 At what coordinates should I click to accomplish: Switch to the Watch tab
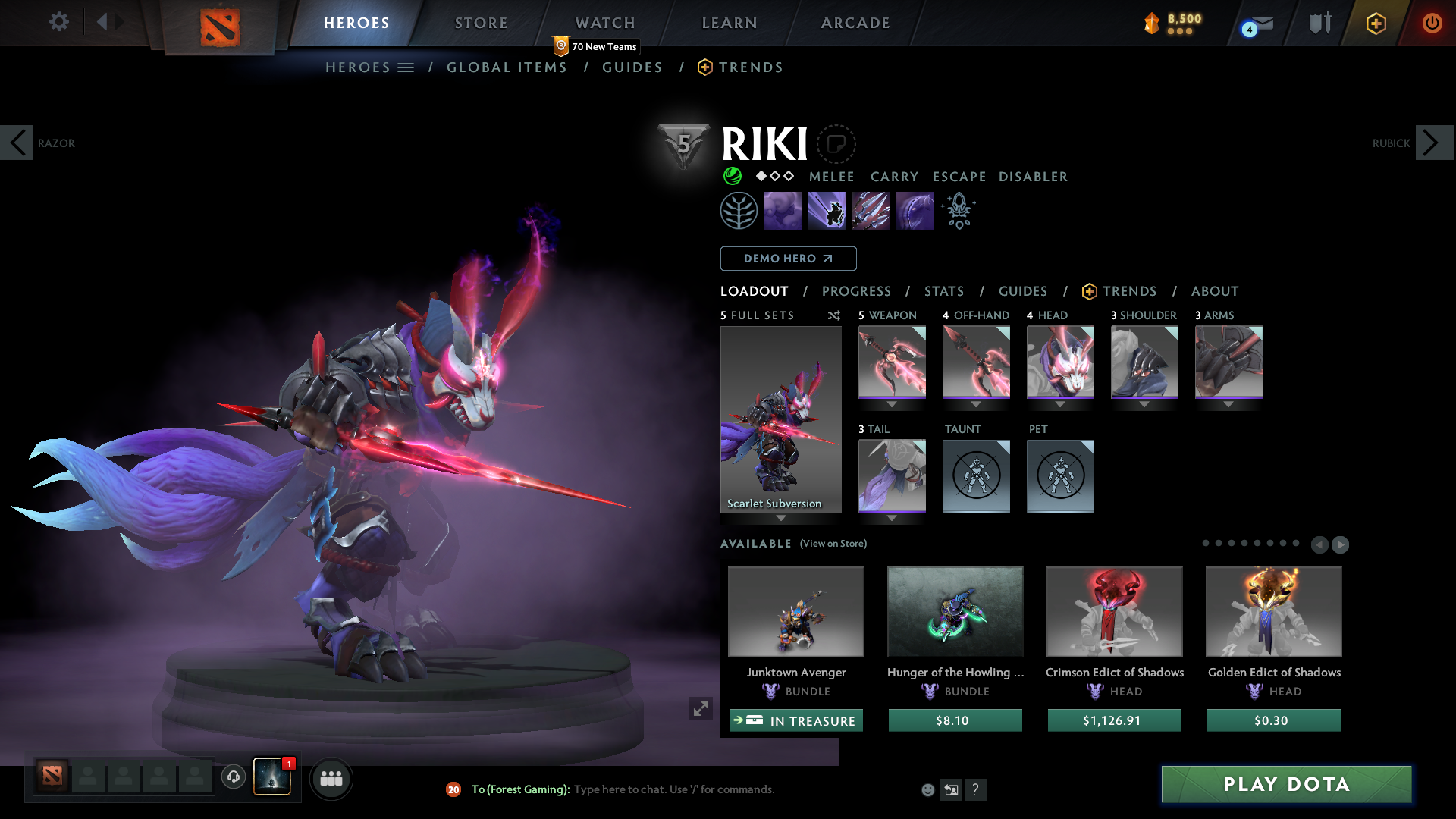(x=605, y=23)
